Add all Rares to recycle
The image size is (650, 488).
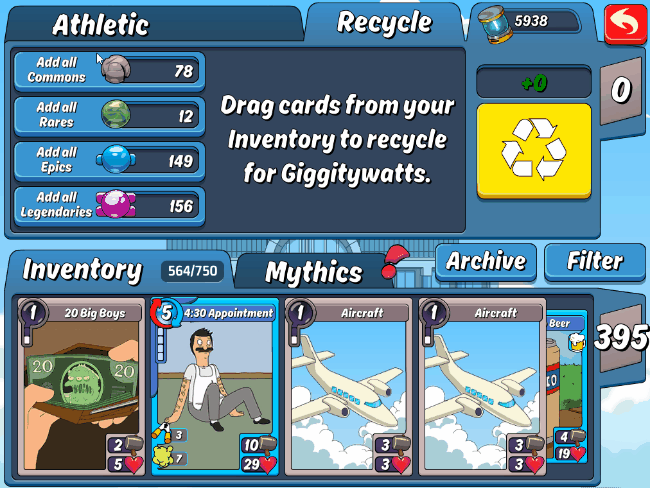pyautogui.click(x=109, y=116)
